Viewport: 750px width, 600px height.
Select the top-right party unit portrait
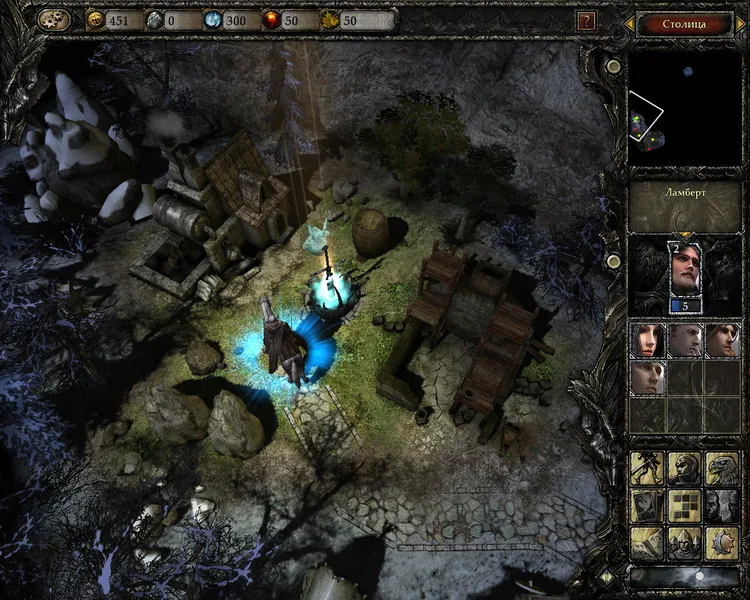click(x=722, y=340)
